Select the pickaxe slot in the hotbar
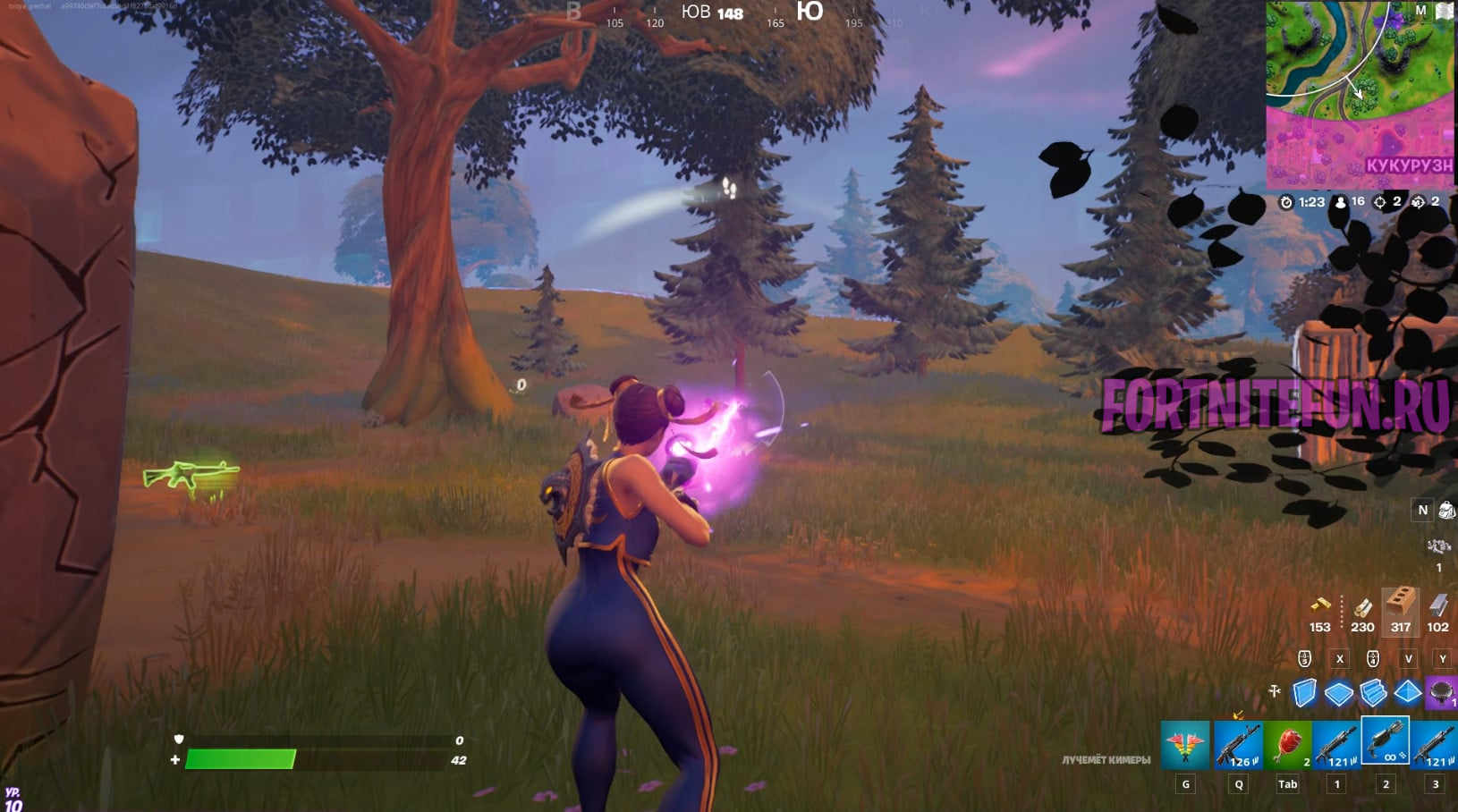Viewport: 1458px width, 812px height. [1185, 745]
